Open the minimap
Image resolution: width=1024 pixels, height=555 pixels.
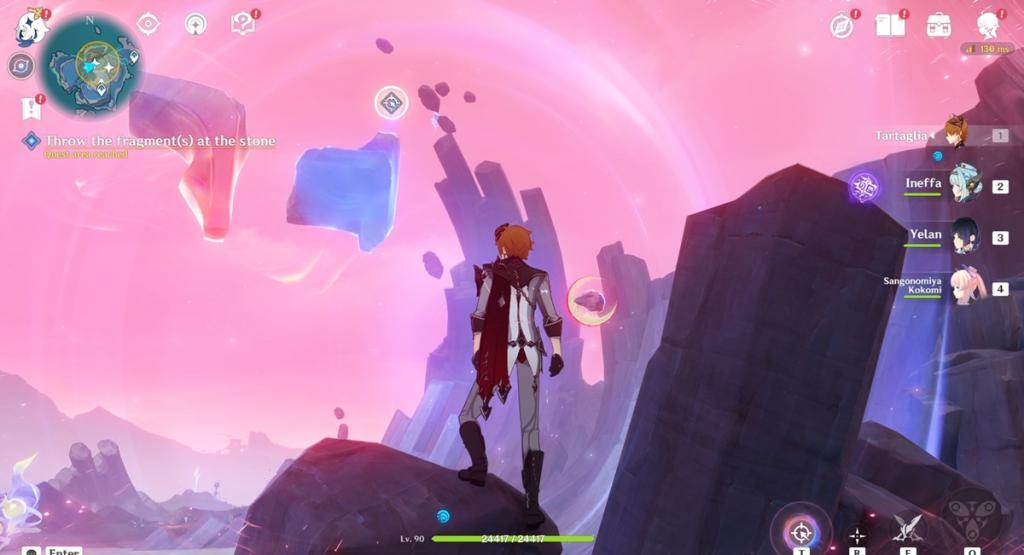click(96, 64)
